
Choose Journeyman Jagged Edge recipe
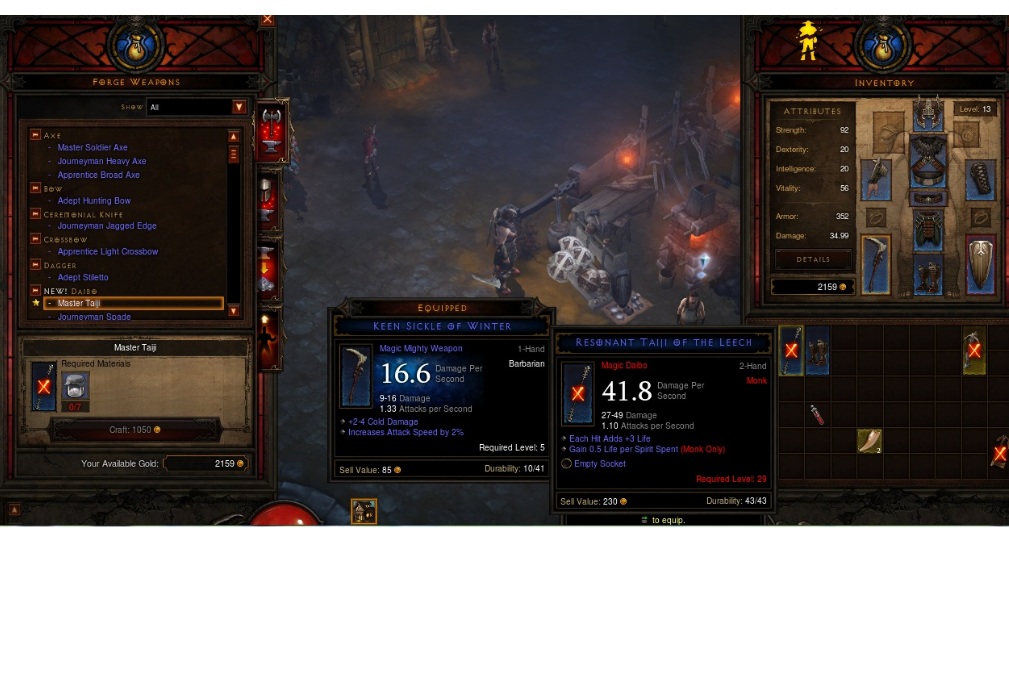point(106,226)
